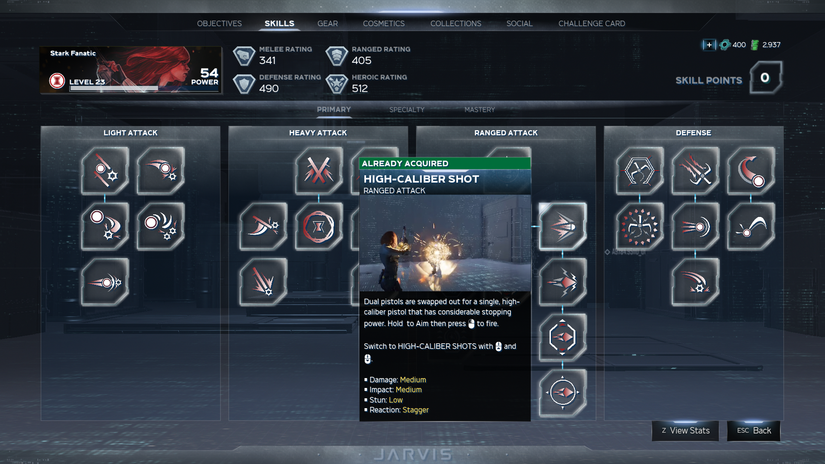Image resolution: width=825 pixels, height=464 pixels.
Task: Go to the Collections tab
Action: click(455, 23)
